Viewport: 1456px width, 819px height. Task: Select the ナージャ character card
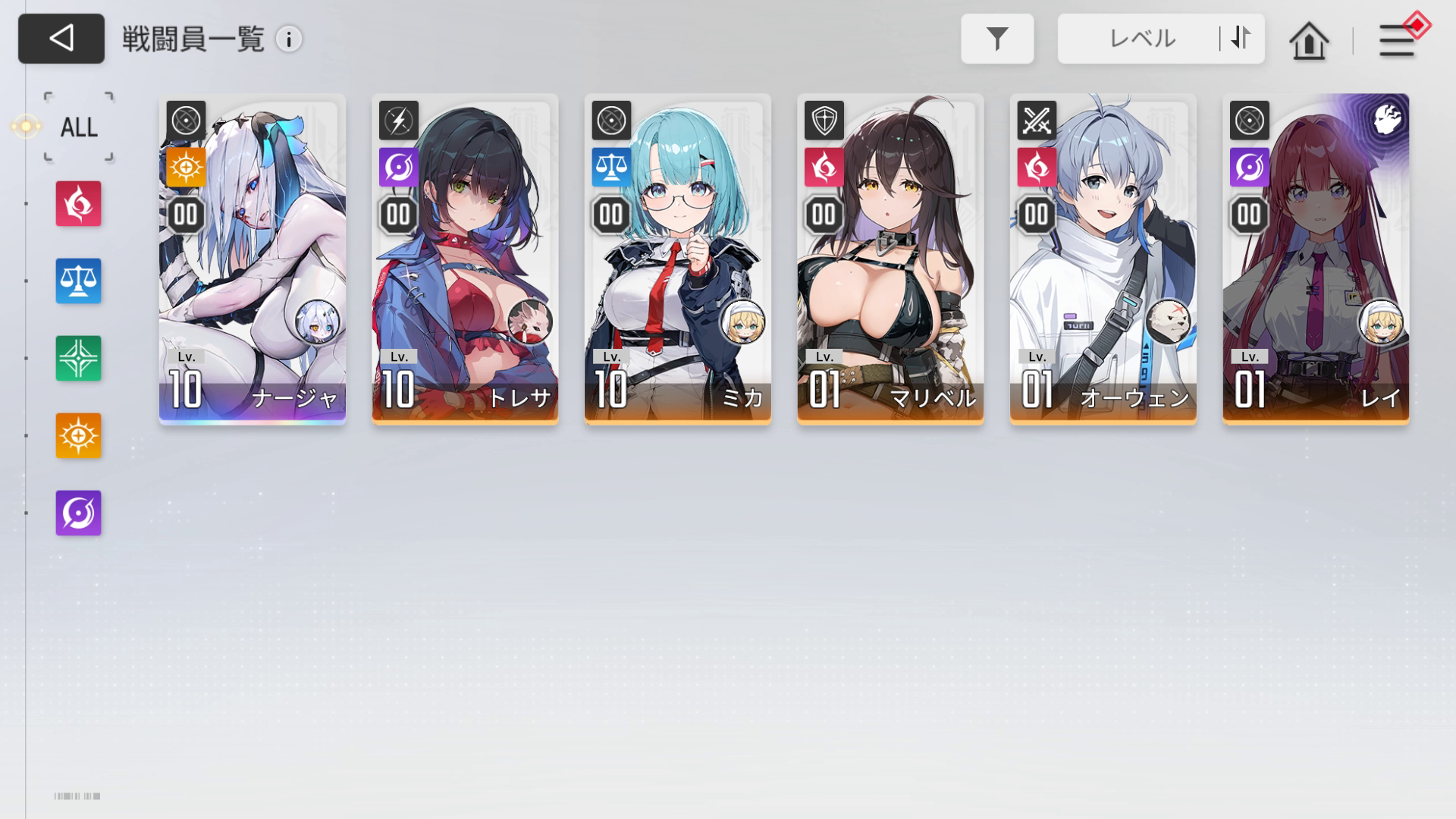pyautogui.click(x=253, y=258)
